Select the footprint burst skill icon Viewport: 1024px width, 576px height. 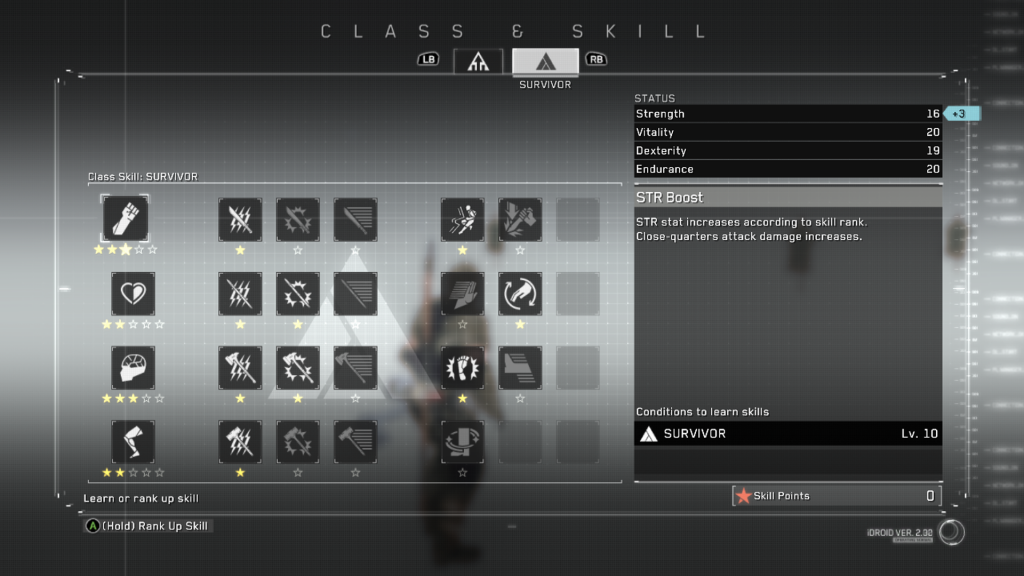pyautogui.click(x=462, y=368)
